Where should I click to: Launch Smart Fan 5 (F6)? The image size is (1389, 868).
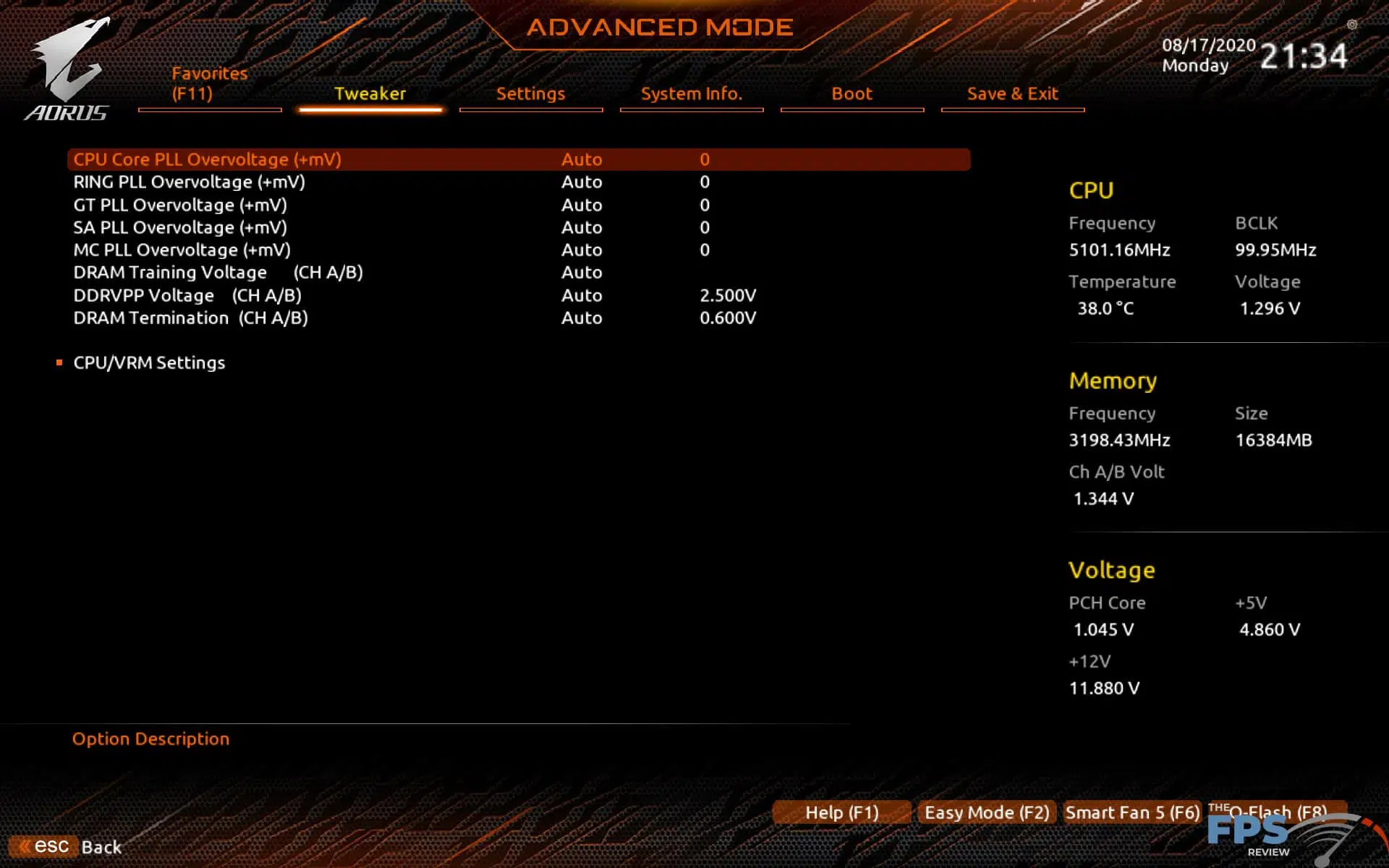1131,812
